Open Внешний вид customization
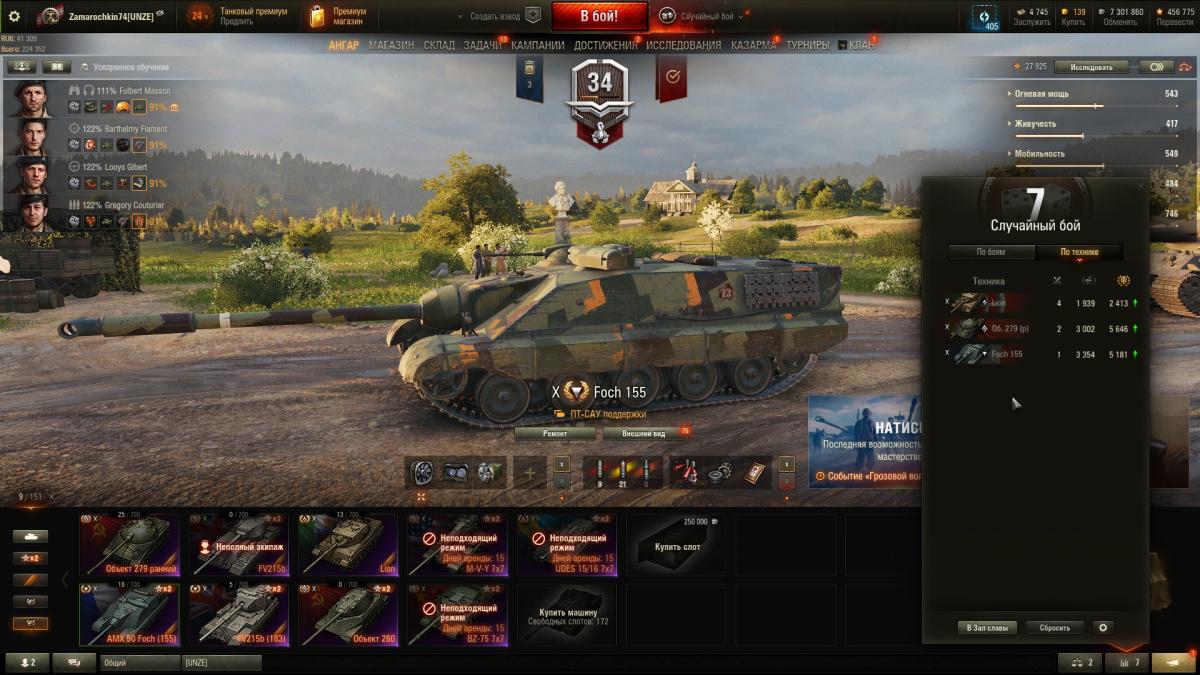Screen dimensions: 1200x675 click(643, 434)
